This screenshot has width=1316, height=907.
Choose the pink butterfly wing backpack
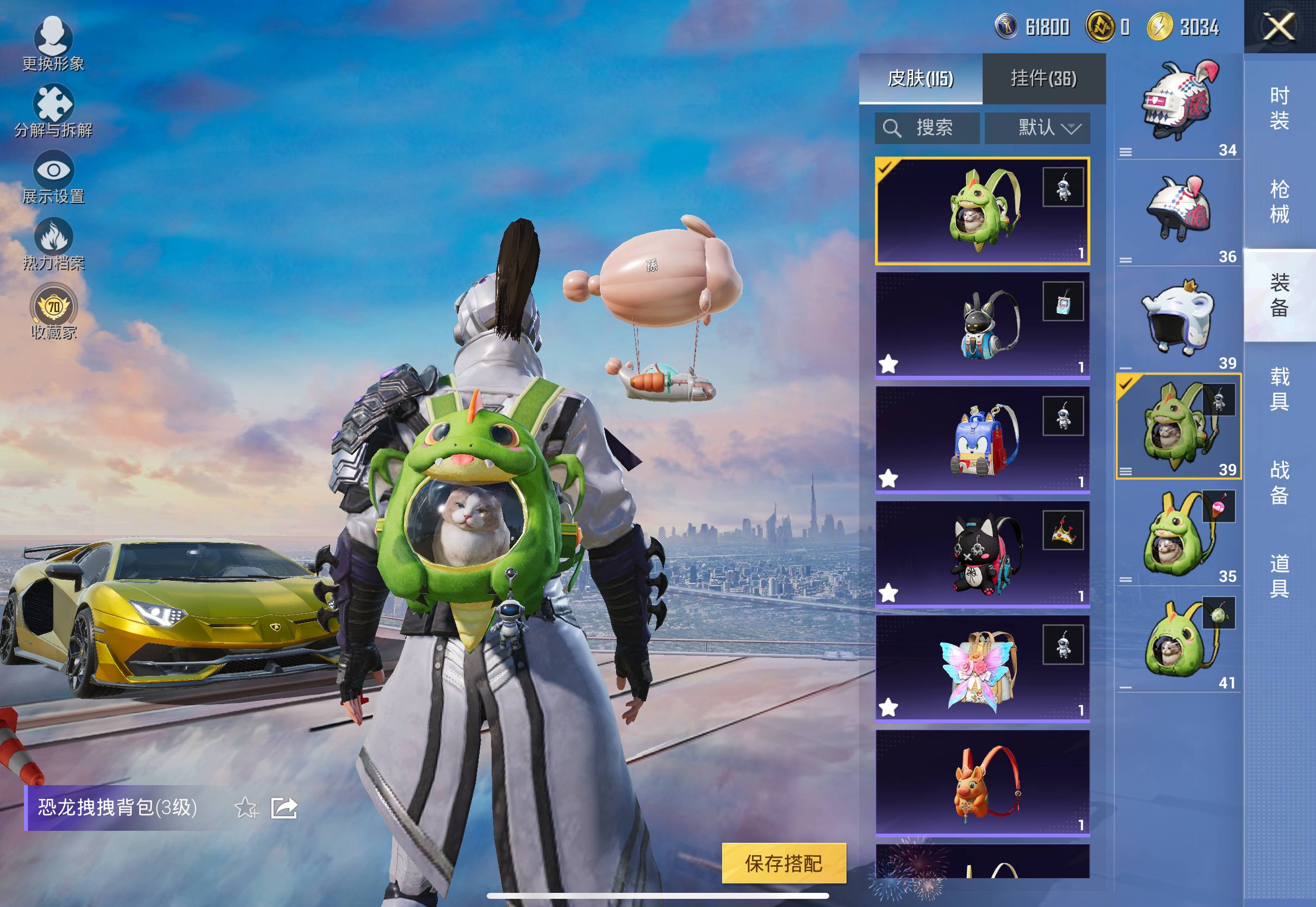tap(982, 668)
